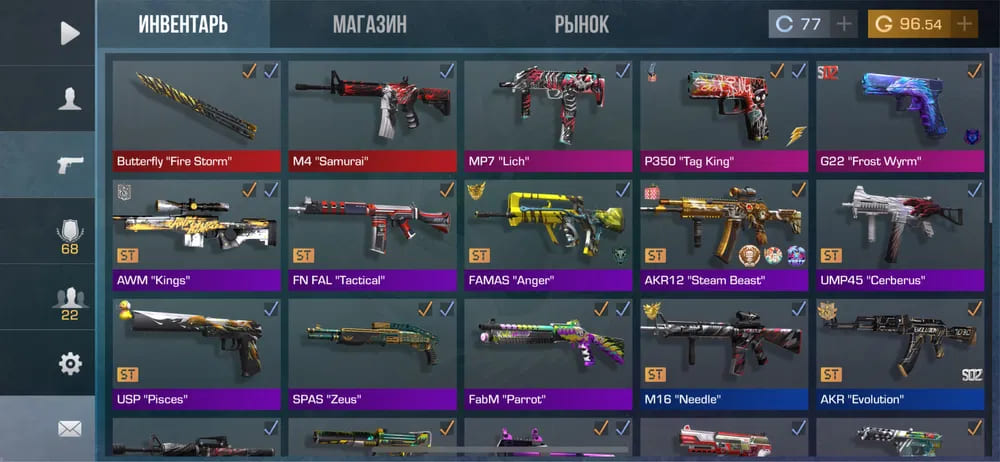The image size is (1000, 462).
Task: Pick the G22 "Frost Wyrm" pistol
Action: pos(900,115)
